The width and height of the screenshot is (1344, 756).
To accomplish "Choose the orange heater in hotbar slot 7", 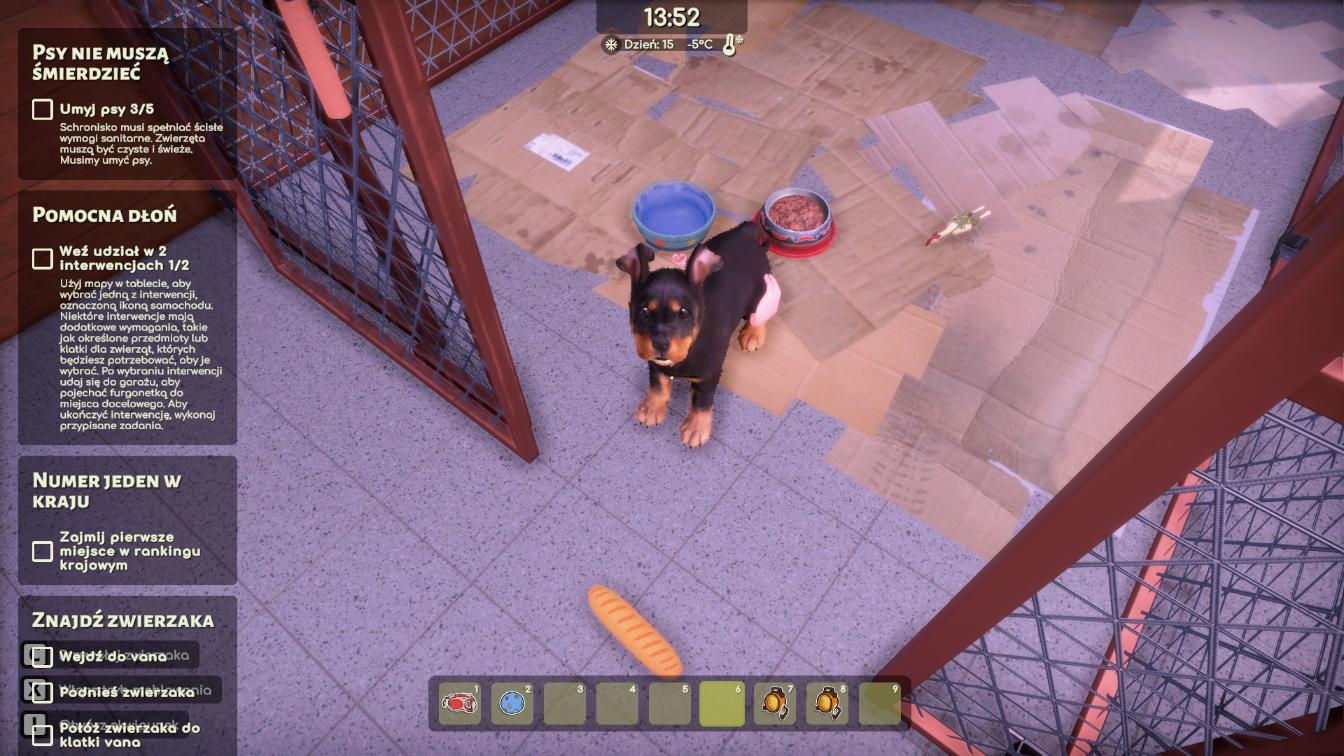I will pyautogui.click(x=774, y=703).
